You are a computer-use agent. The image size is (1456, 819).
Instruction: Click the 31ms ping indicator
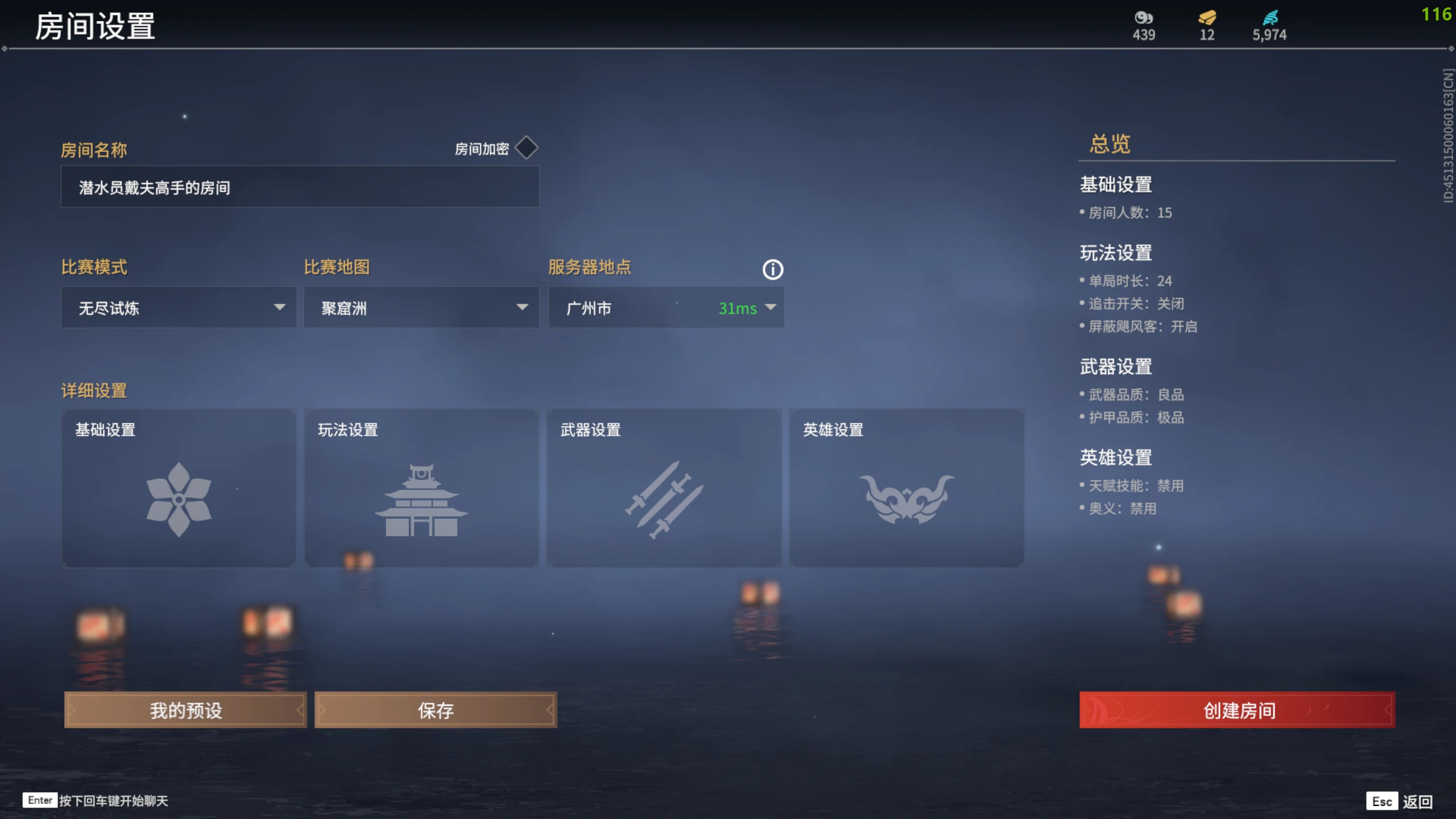click(x=737, y=309)
